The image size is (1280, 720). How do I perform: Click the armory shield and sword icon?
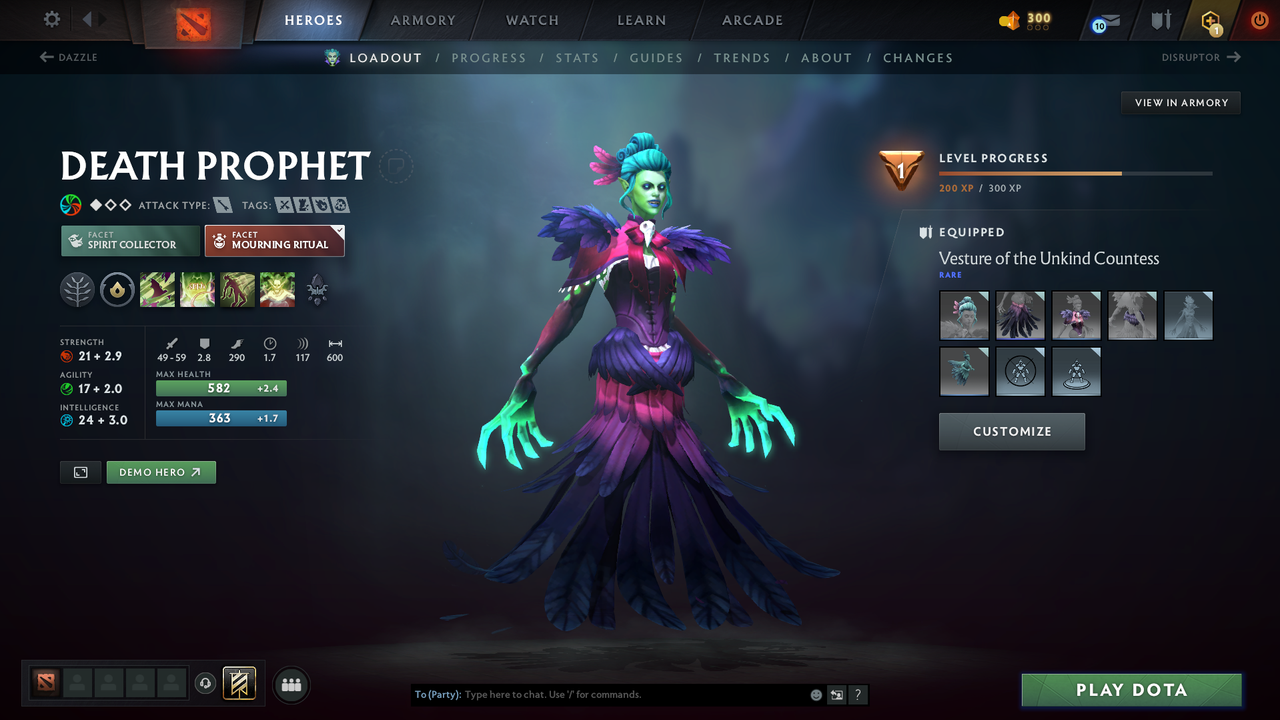(1158, 18)
